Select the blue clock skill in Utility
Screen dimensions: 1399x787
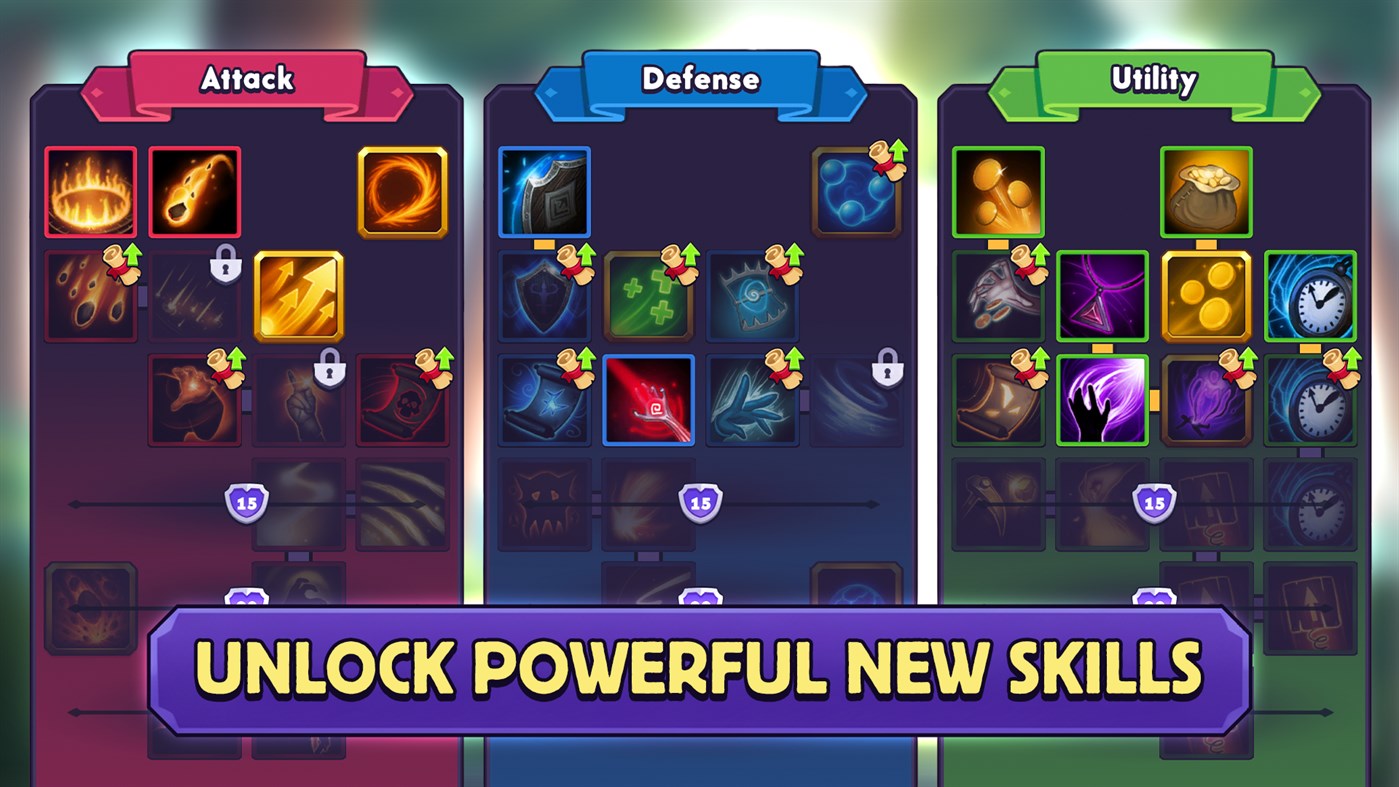click(x=1309, y=296)
